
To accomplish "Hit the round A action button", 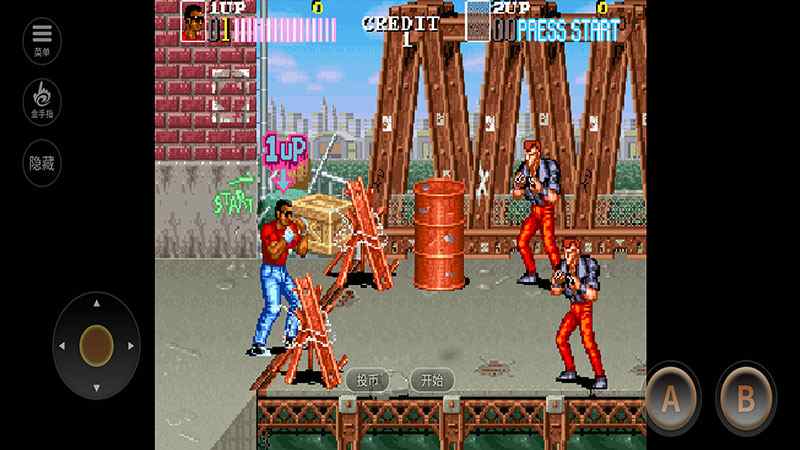I will coord(672,397).
